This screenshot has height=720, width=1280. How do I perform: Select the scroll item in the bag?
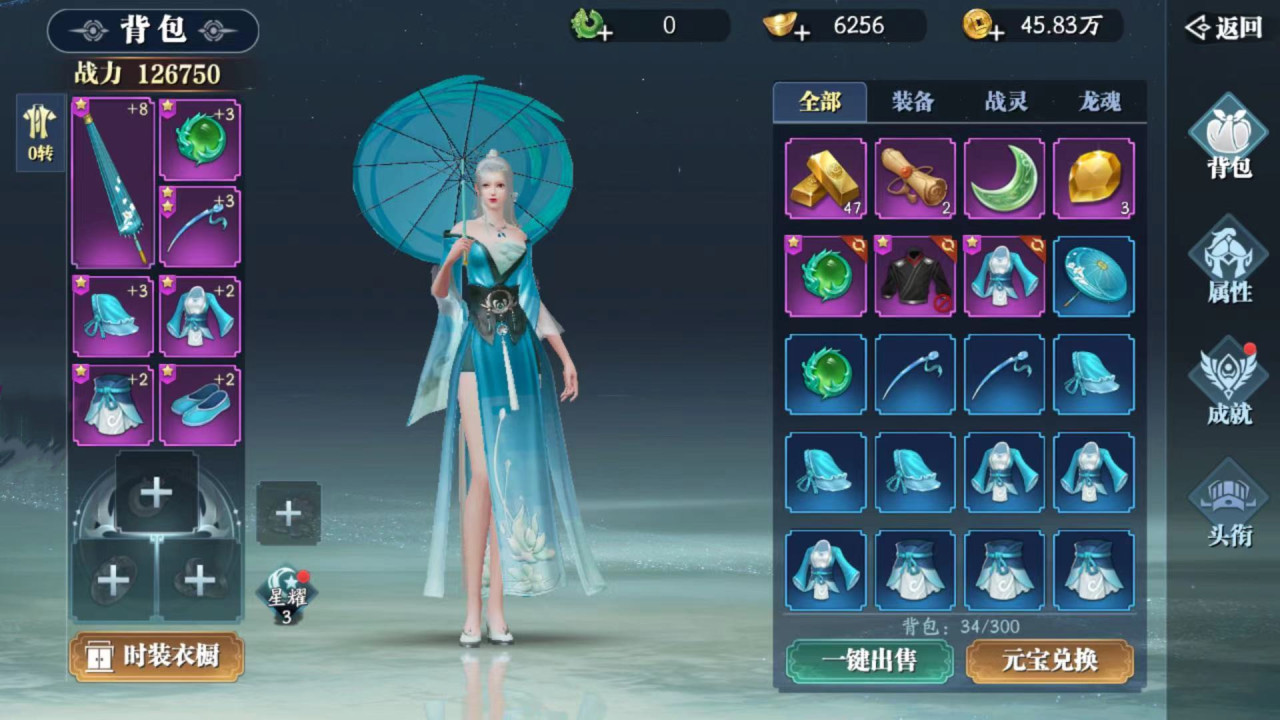(915, 179)
